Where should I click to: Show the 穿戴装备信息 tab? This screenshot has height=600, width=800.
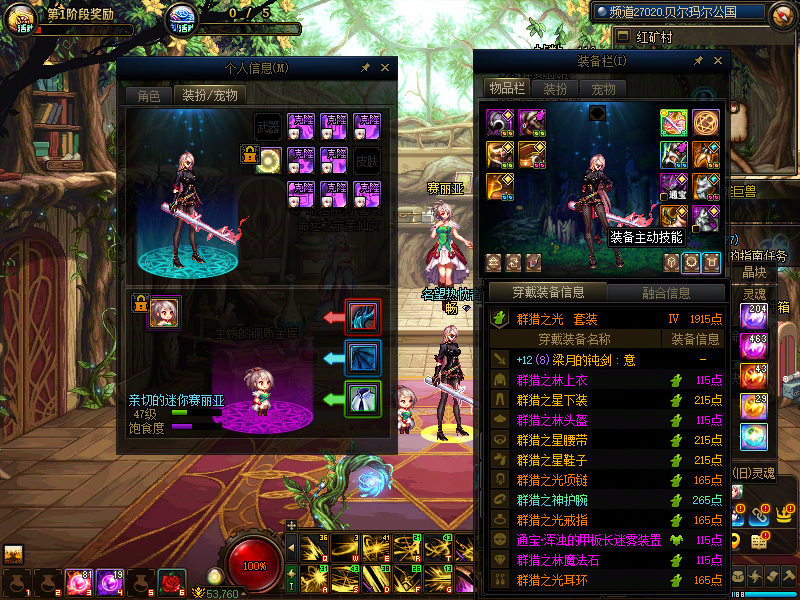click(547, 293)
